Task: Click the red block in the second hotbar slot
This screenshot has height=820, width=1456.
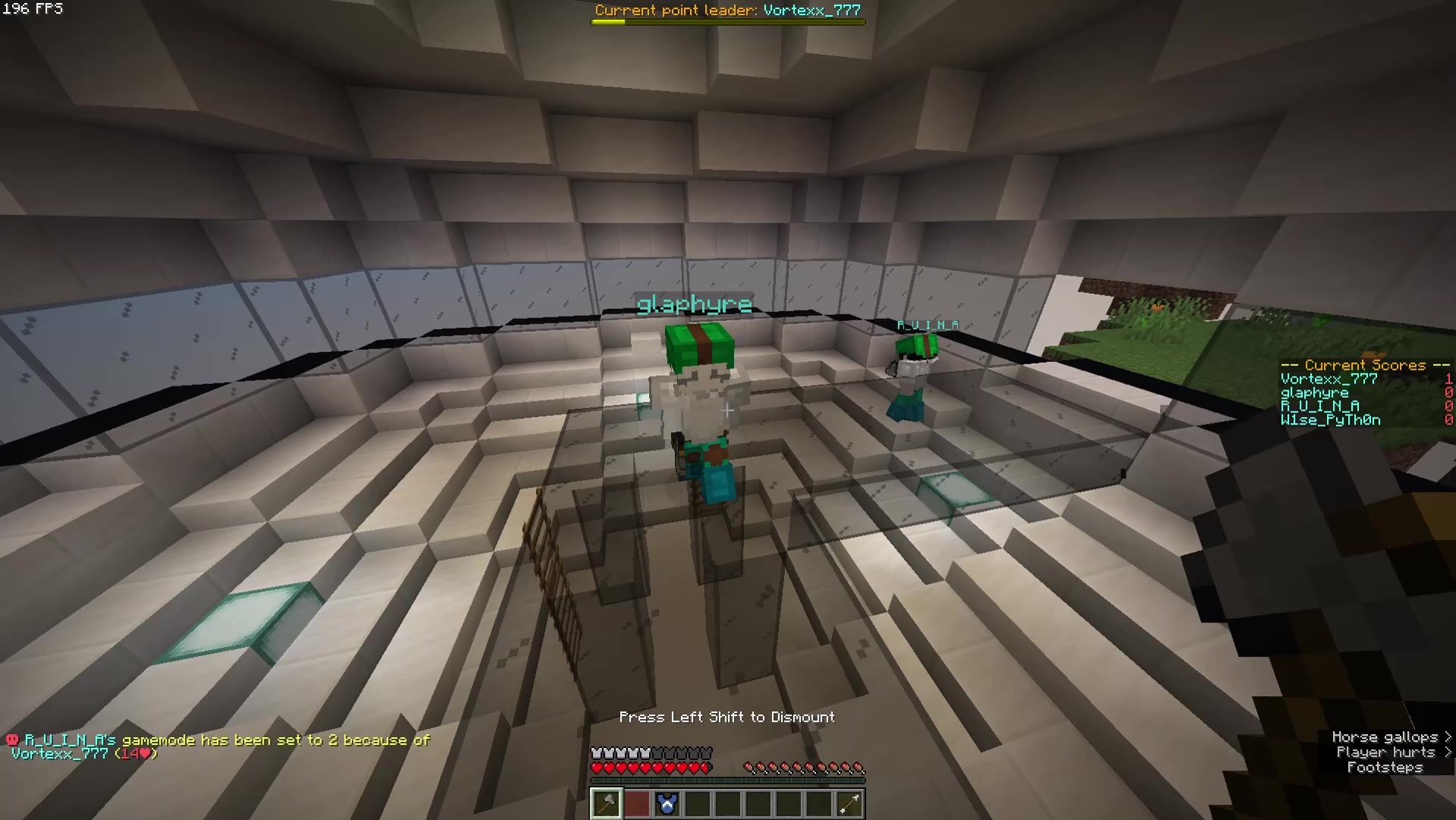Action: [636, 803]
